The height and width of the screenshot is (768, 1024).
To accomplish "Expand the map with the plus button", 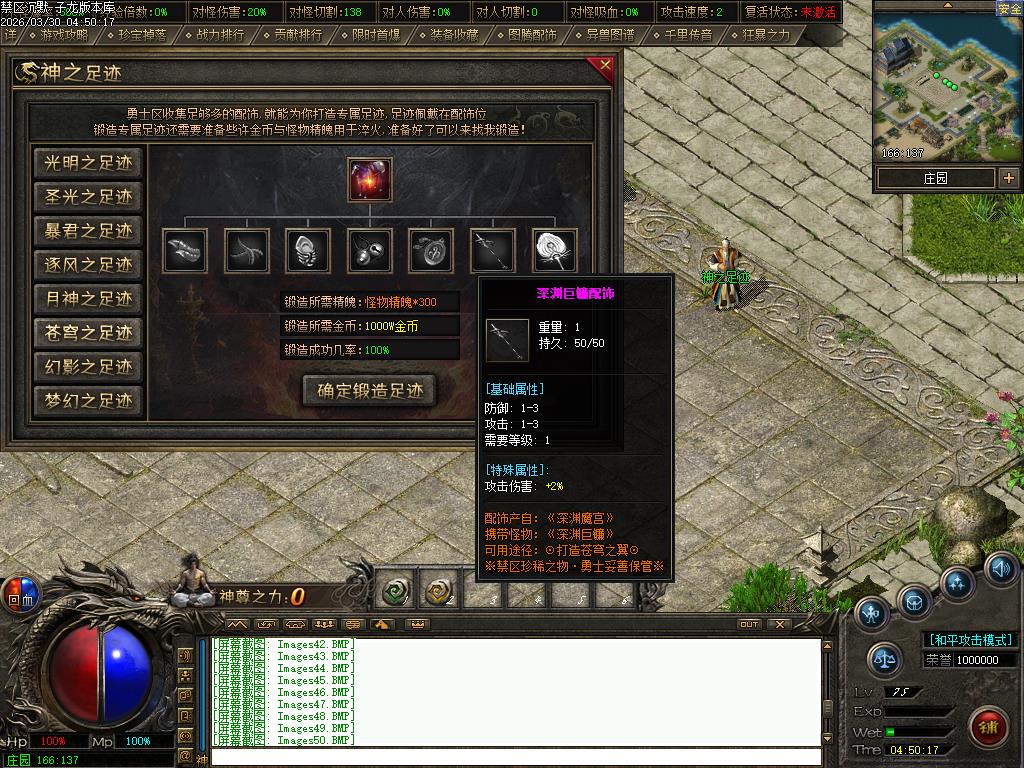I will [x=1009, y=178].
